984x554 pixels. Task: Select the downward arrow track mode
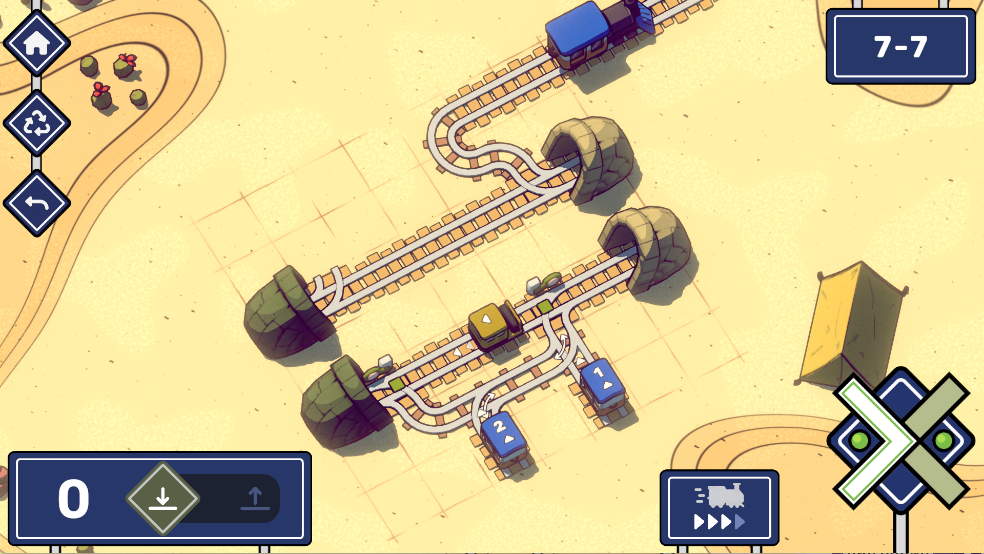click(163, 498)
